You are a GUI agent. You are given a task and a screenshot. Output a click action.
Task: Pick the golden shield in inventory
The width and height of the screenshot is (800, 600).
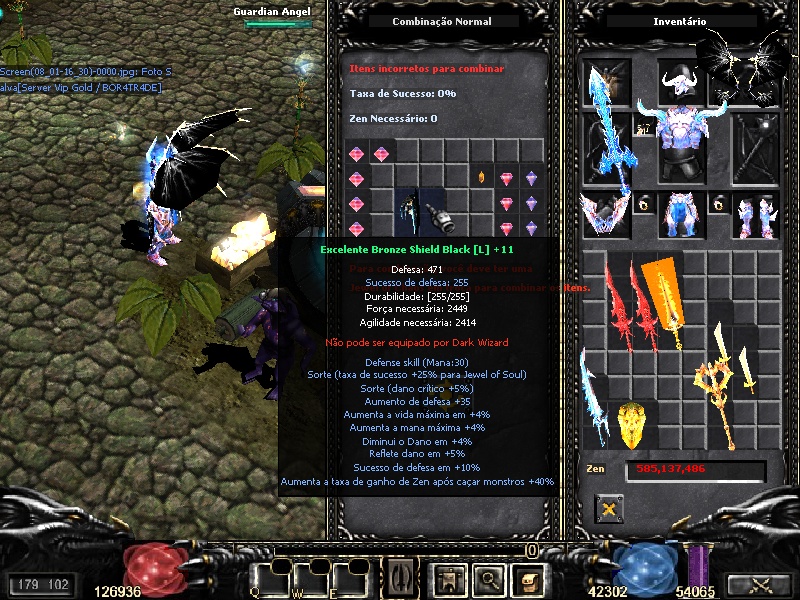click(x=630, y=424)
